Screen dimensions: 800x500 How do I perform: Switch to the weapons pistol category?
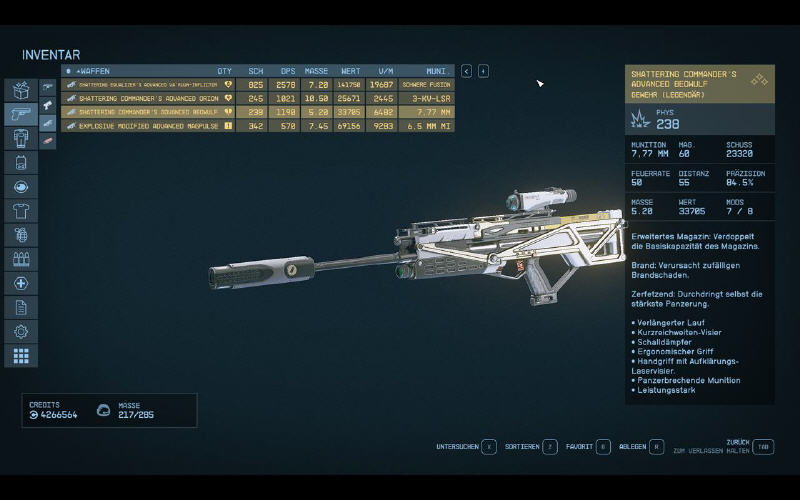pyautogui.click(x=21, y=114)
